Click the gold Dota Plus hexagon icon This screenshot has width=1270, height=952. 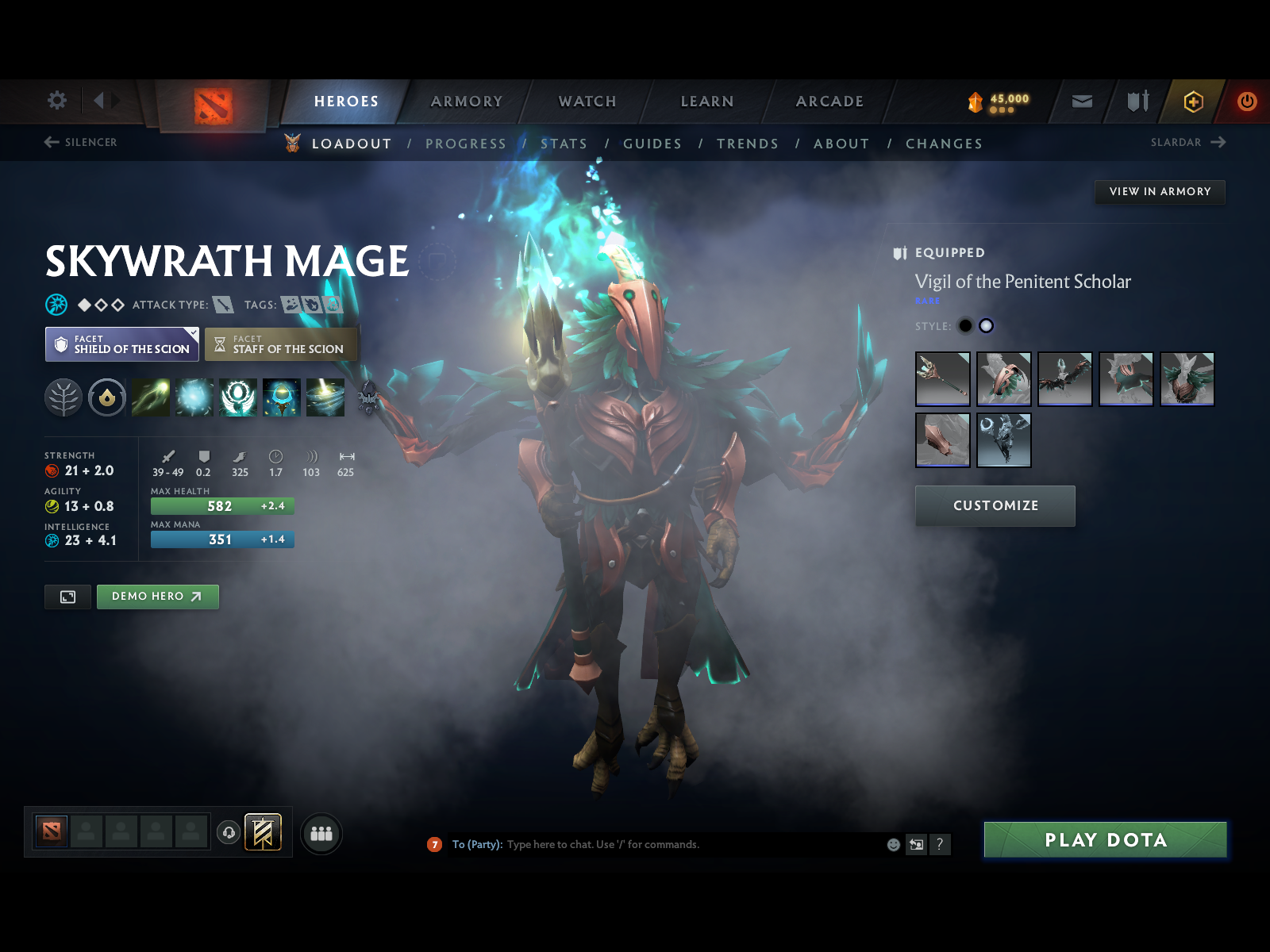[1195, 102]
